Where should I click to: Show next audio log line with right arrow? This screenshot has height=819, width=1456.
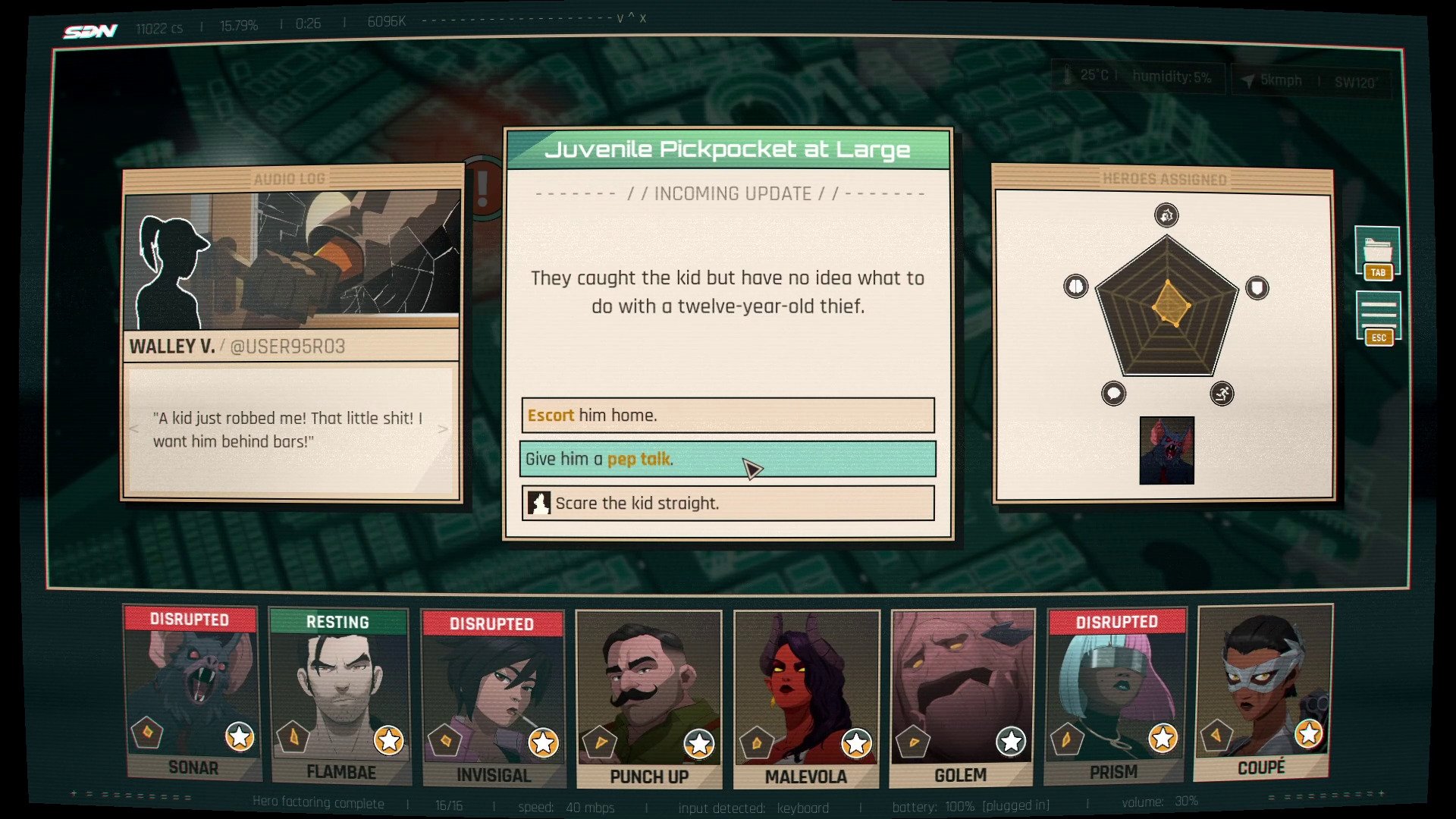tap(444, 429)
